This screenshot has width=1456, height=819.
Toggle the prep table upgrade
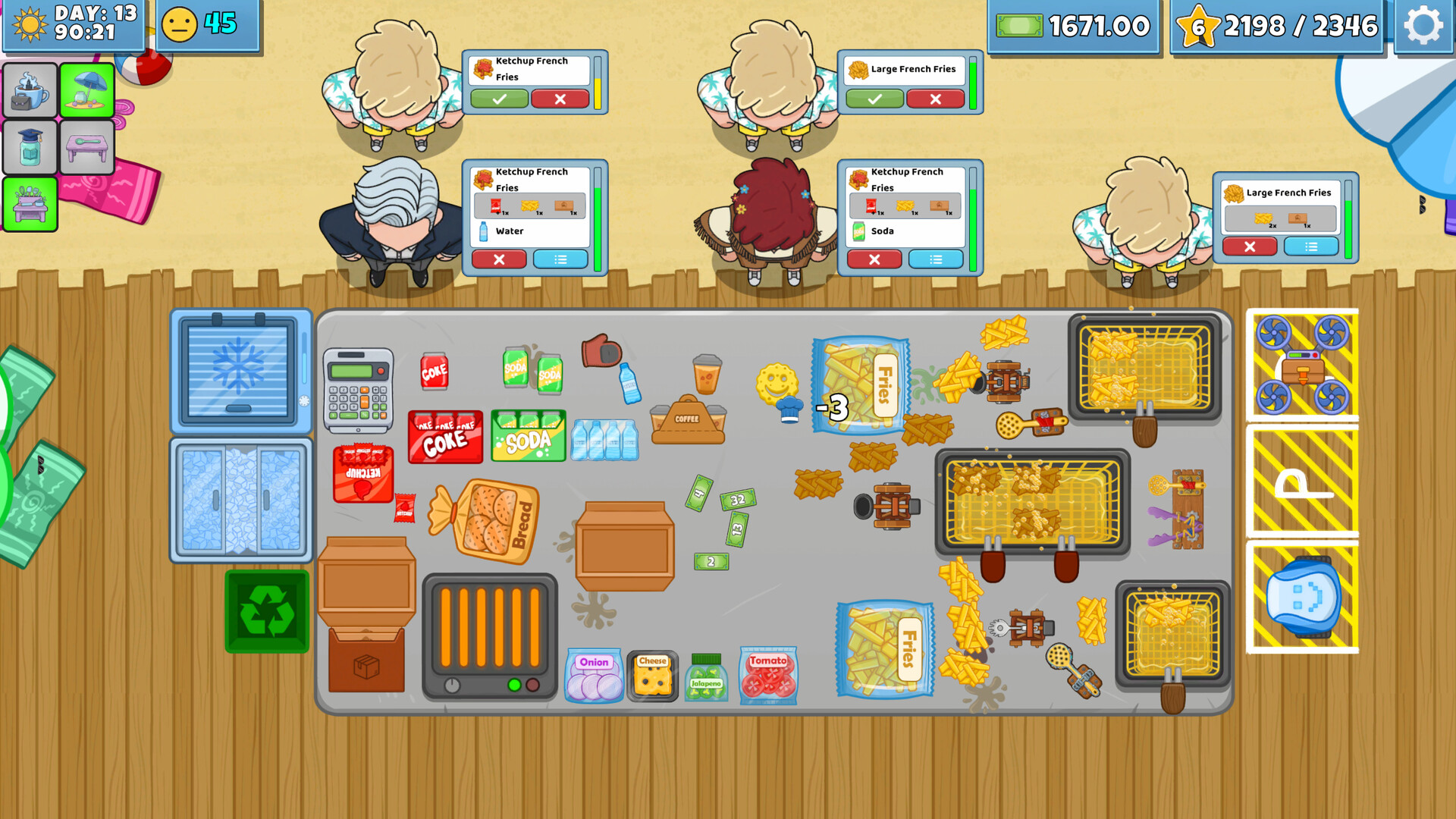pyautogui.click(x=29, y=205)
